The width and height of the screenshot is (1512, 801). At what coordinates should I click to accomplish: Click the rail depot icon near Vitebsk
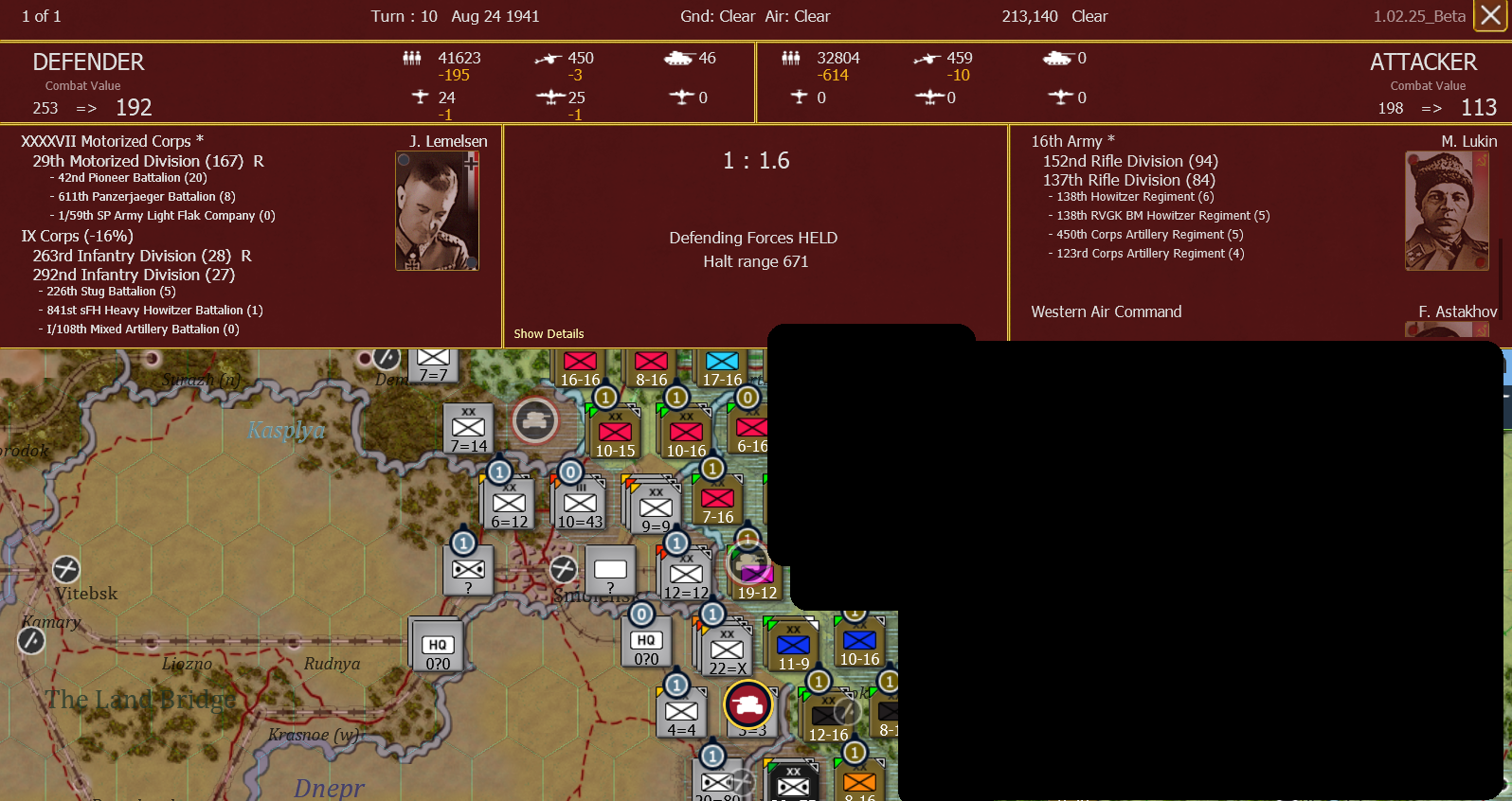(x=65, y=569)
